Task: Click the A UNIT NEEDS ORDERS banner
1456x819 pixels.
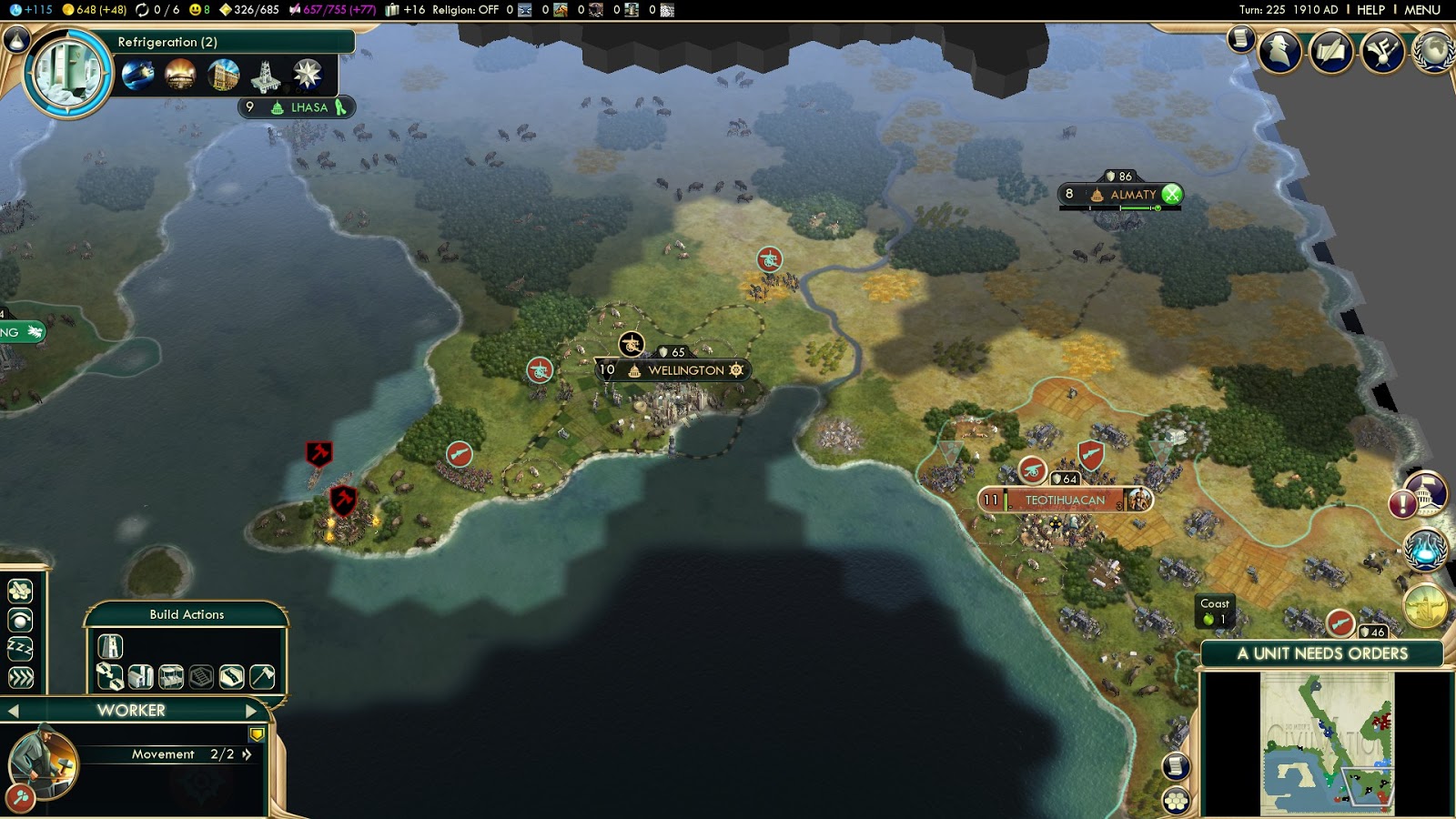Action: (1319, 653)
